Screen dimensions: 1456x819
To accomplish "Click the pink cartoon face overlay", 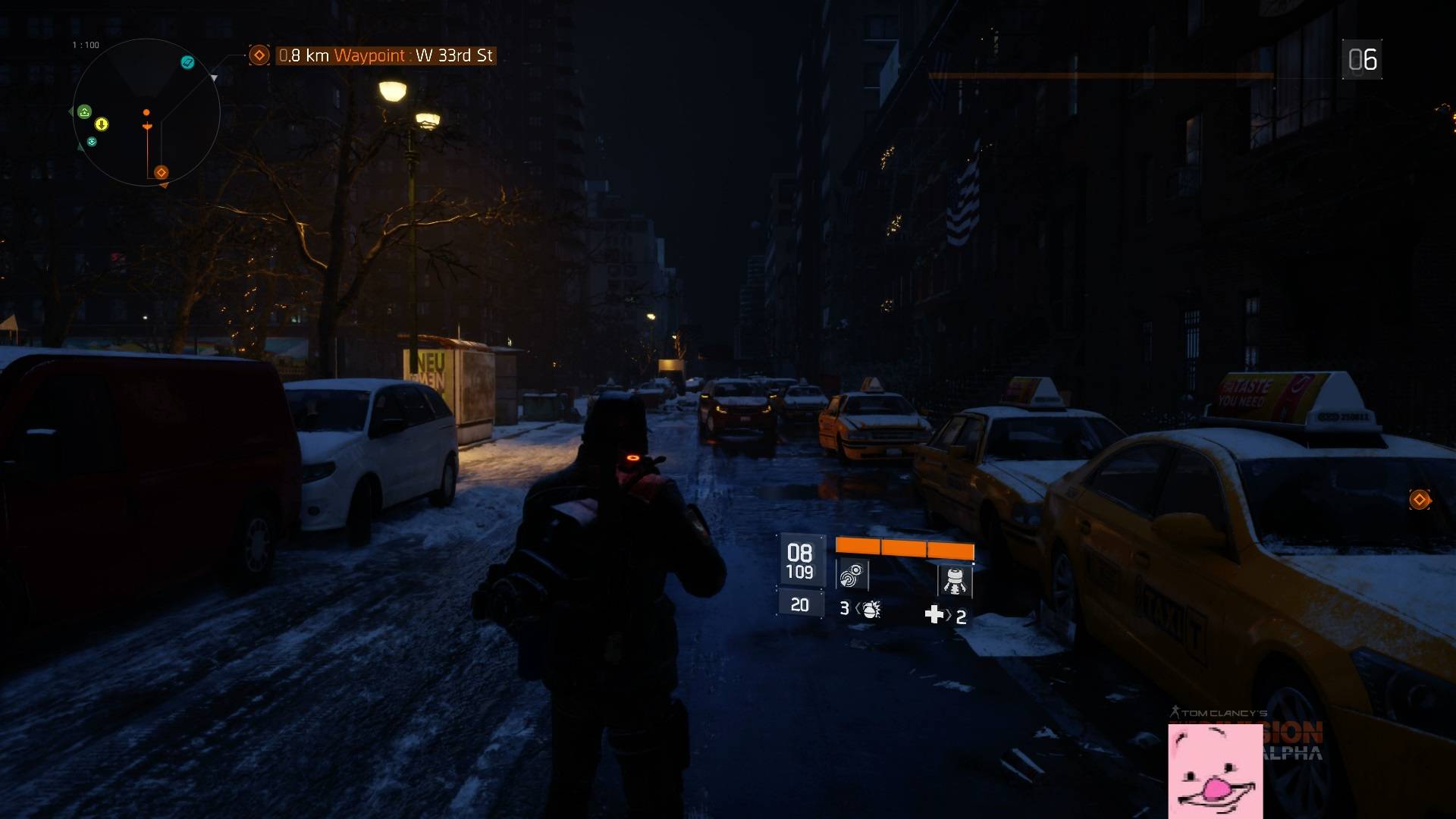I will point(1216,771).
